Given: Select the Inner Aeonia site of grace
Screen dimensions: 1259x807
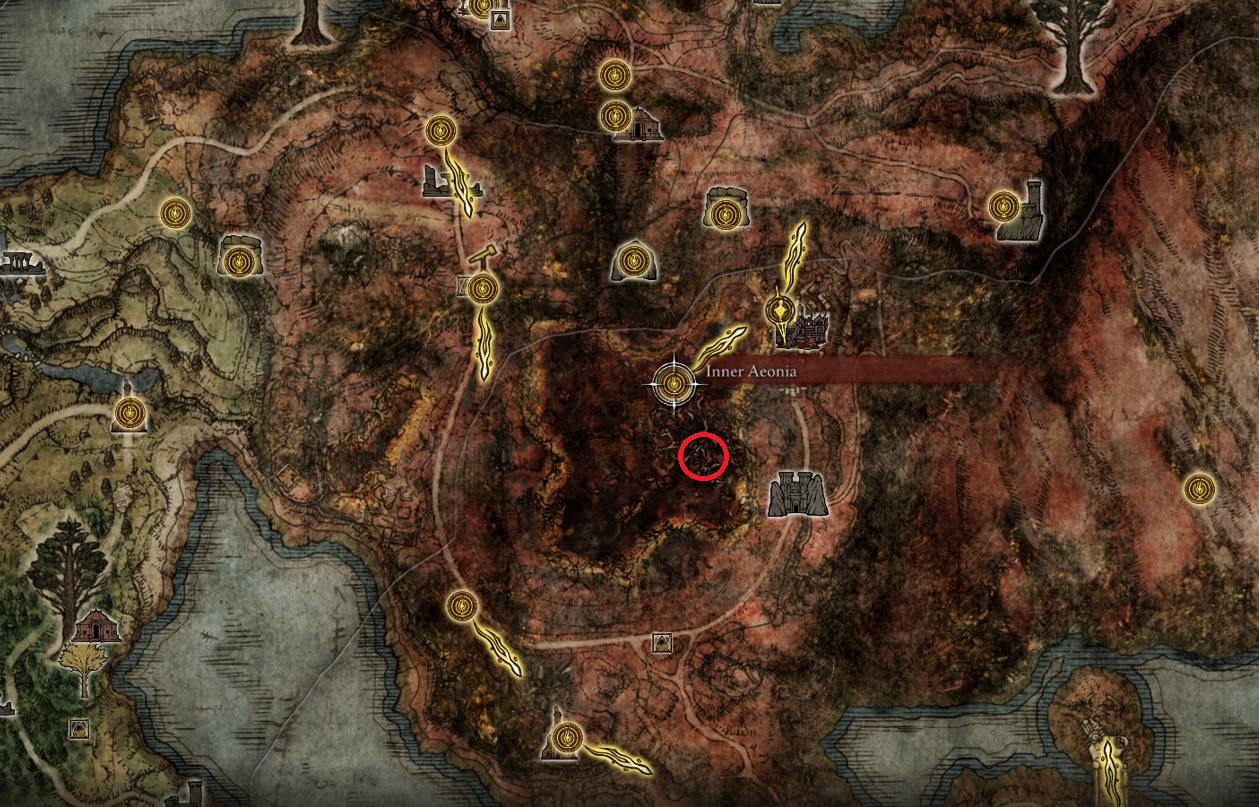Looking at the screenshot, I should 674,381.
